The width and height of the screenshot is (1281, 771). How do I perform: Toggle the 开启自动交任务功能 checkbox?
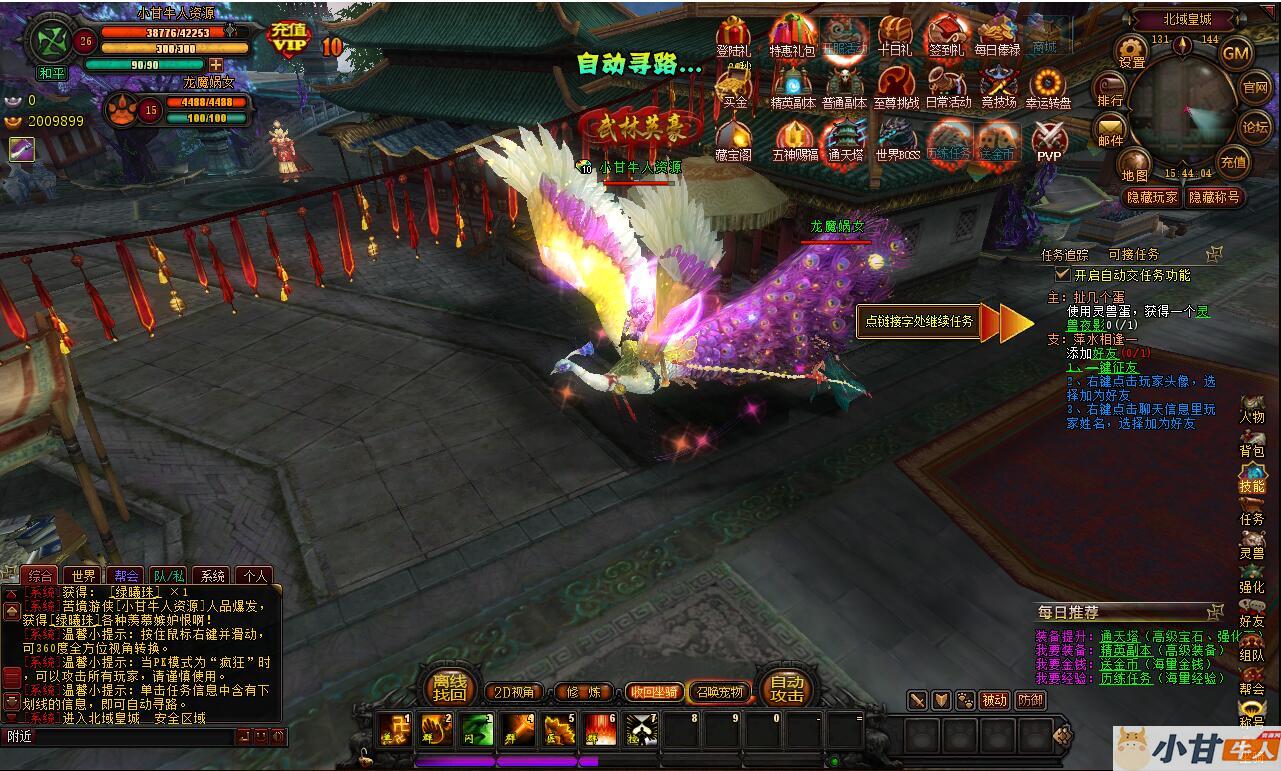coord(1063,274)
